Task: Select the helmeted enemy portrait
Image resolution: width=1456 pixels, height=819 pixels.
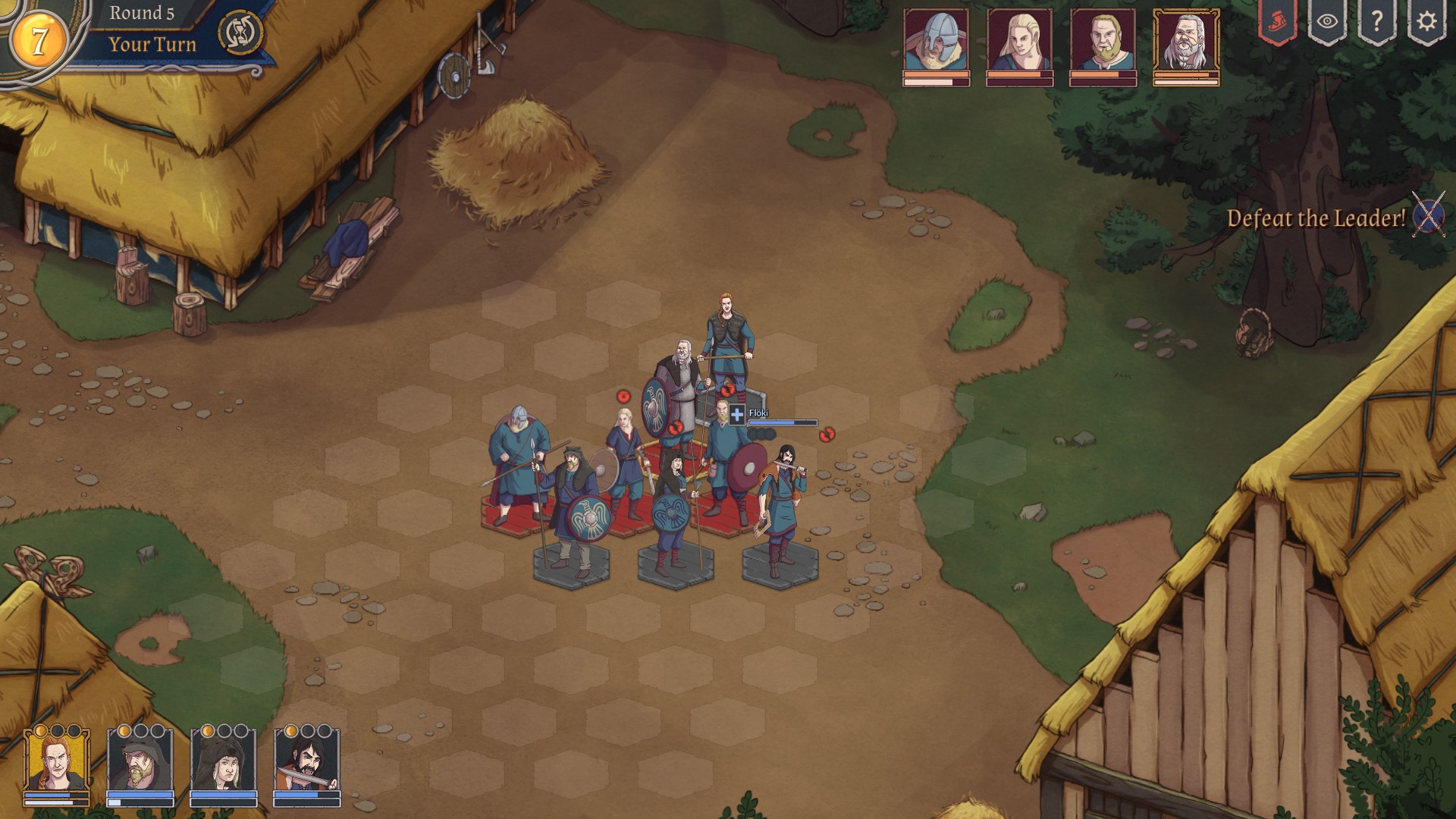Action: click(x=936, y=41)
